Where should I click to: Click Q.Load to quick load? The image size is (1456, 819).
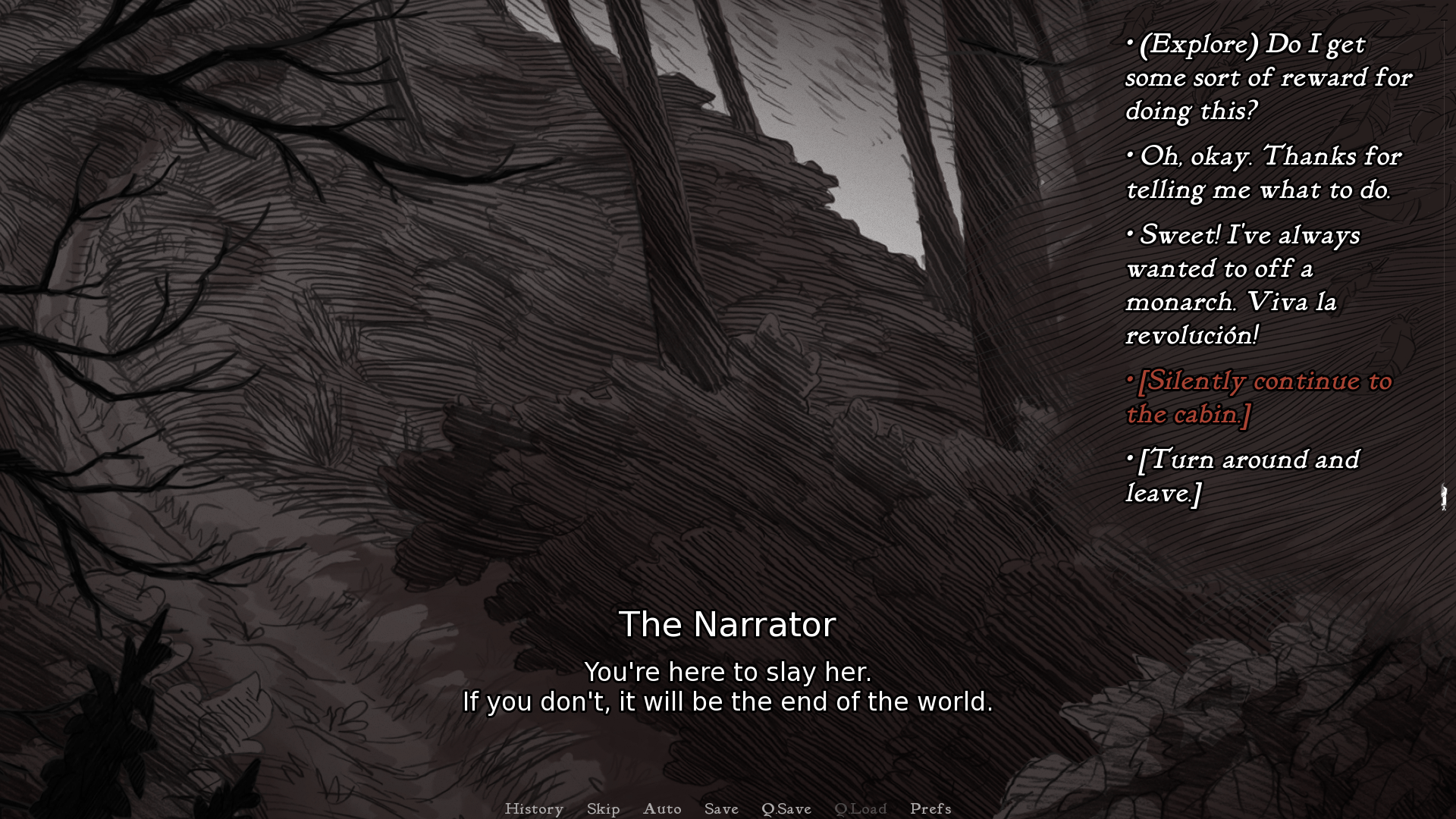860,808
